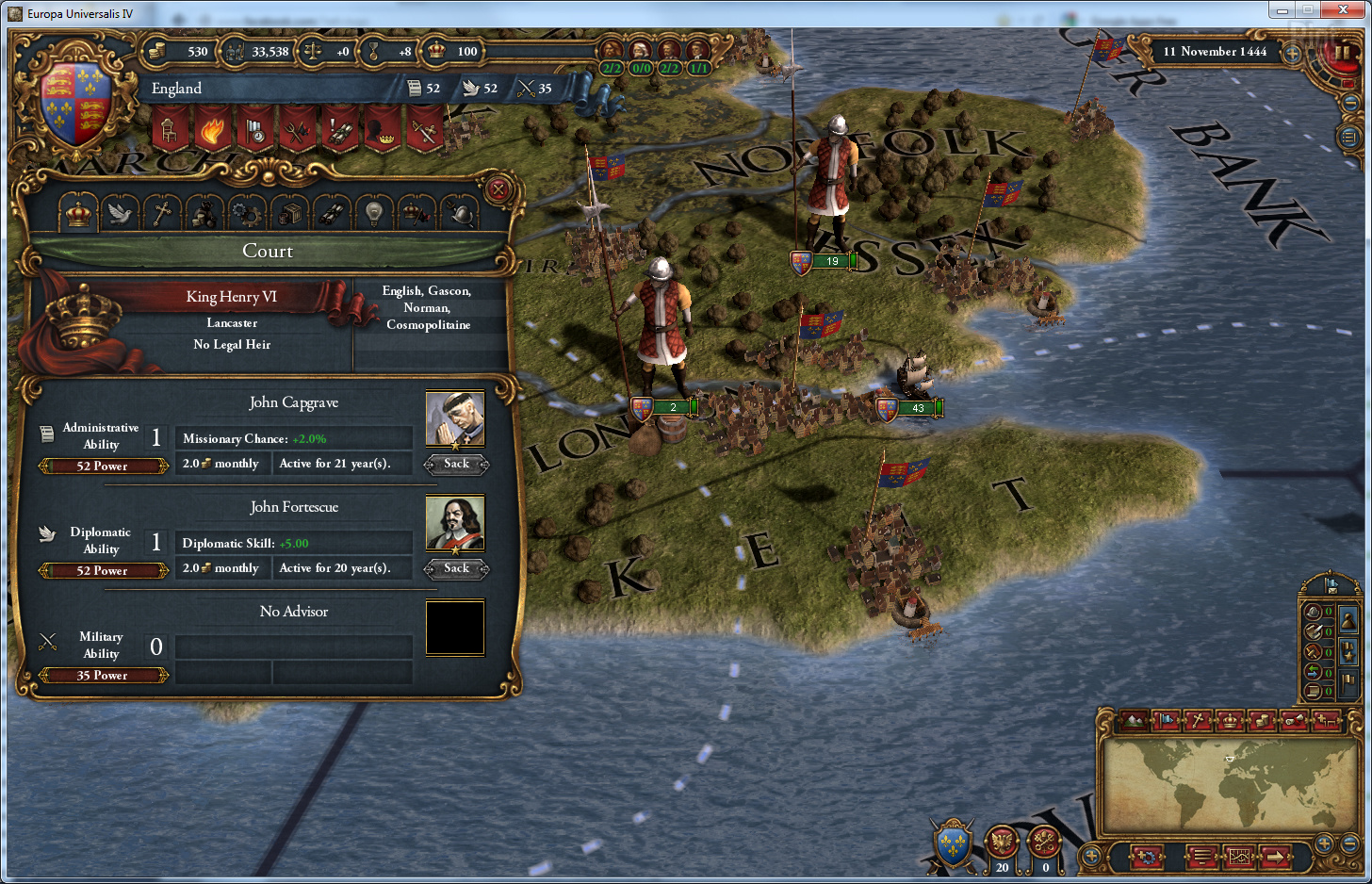Open the silhouette and crown alert banner

384,129
